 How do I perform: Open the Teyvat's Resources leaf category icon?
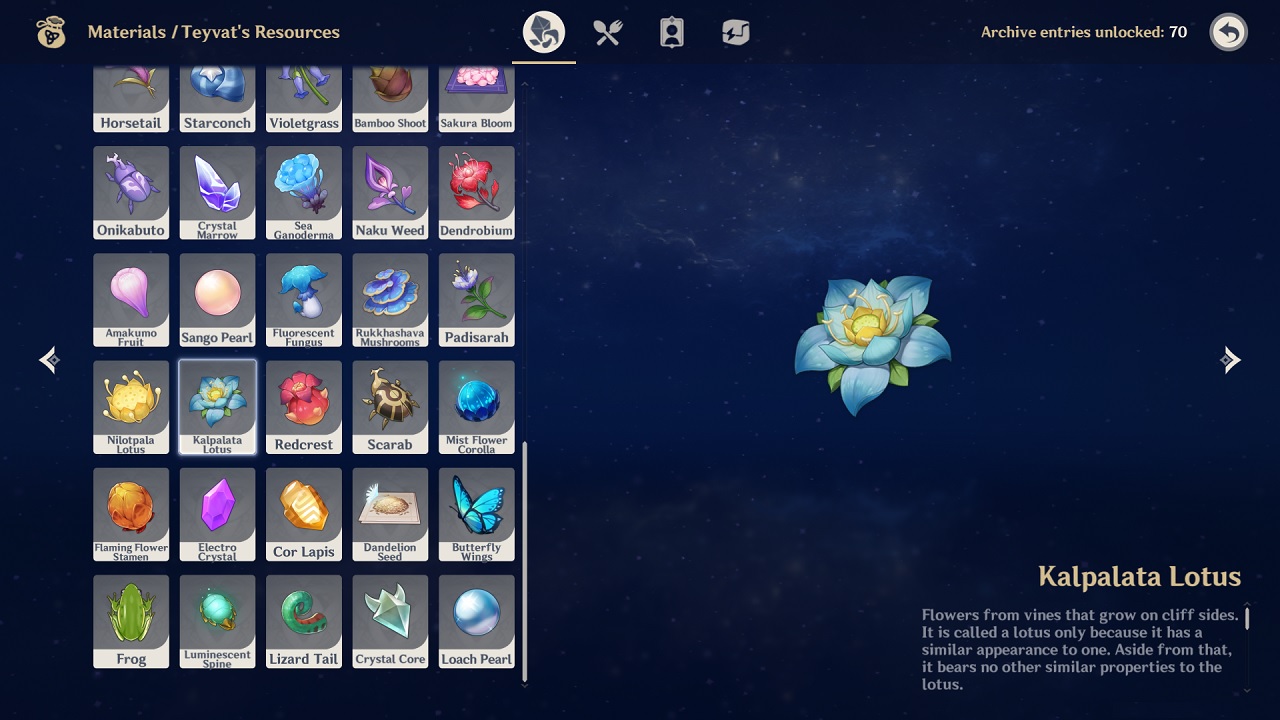point(543,31)
